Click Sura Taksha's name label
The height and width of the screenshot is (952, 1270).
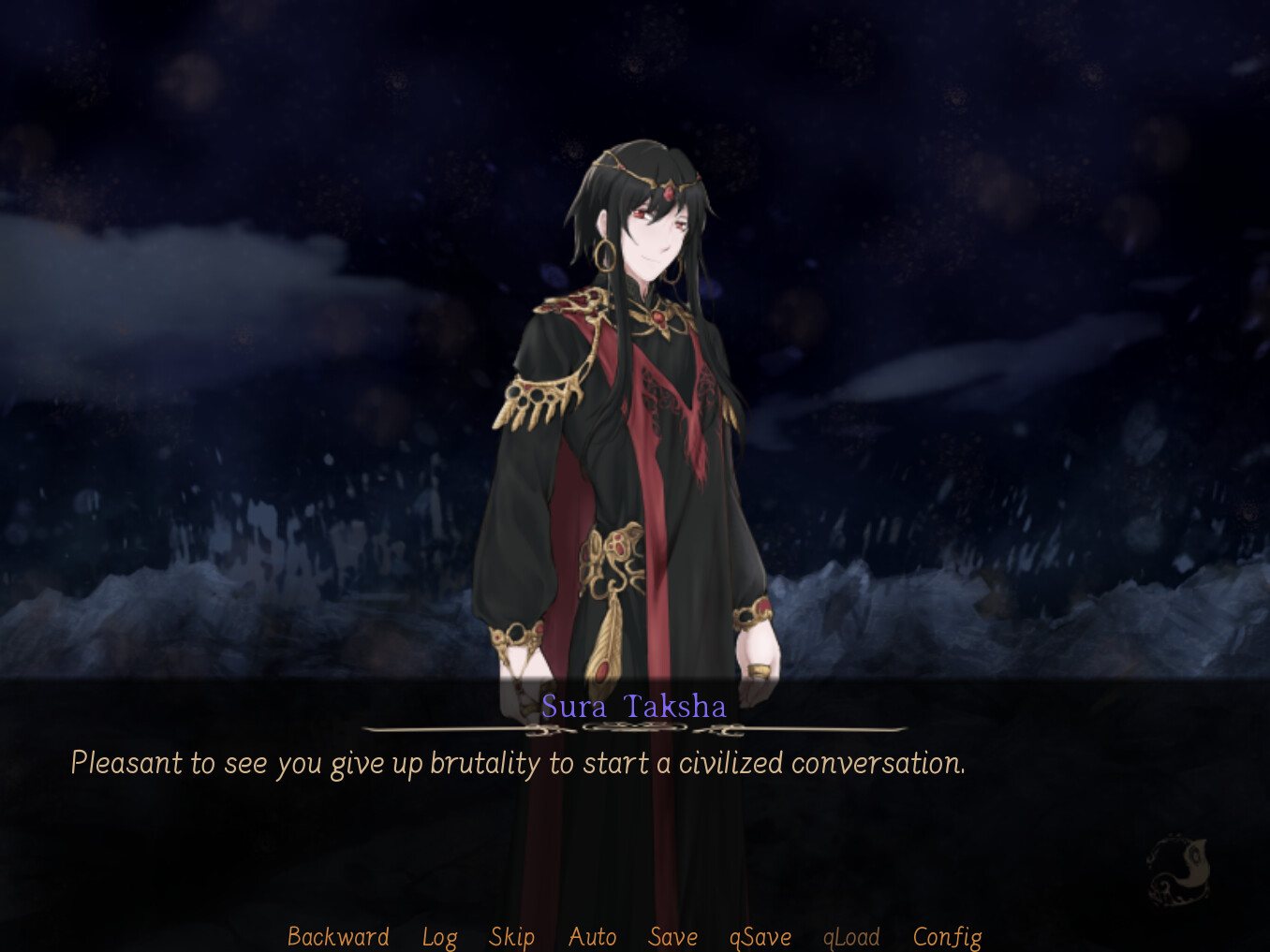[x=634, y=708]
